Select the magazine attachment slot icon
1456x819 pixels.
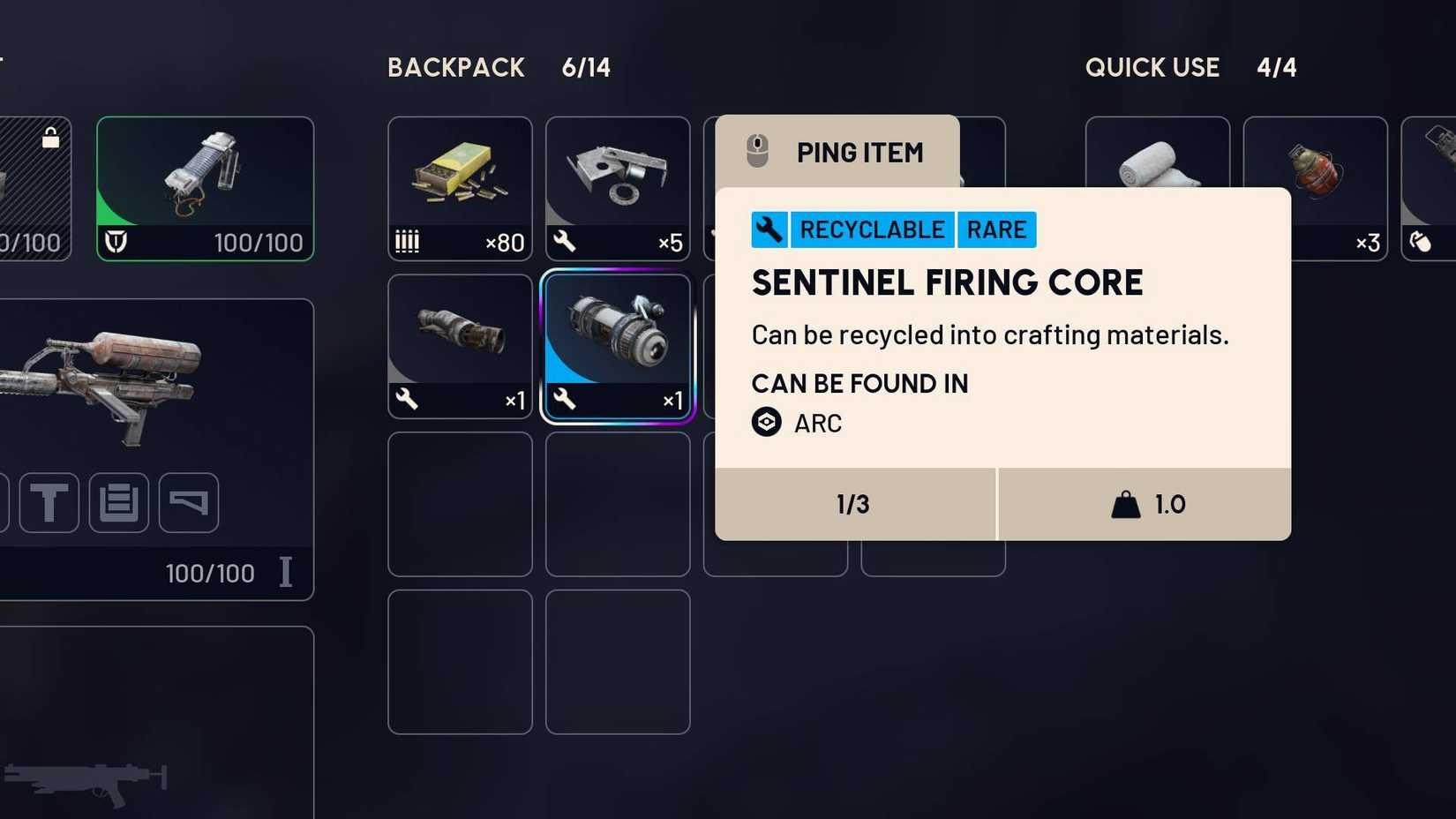[x=119, y=503]
